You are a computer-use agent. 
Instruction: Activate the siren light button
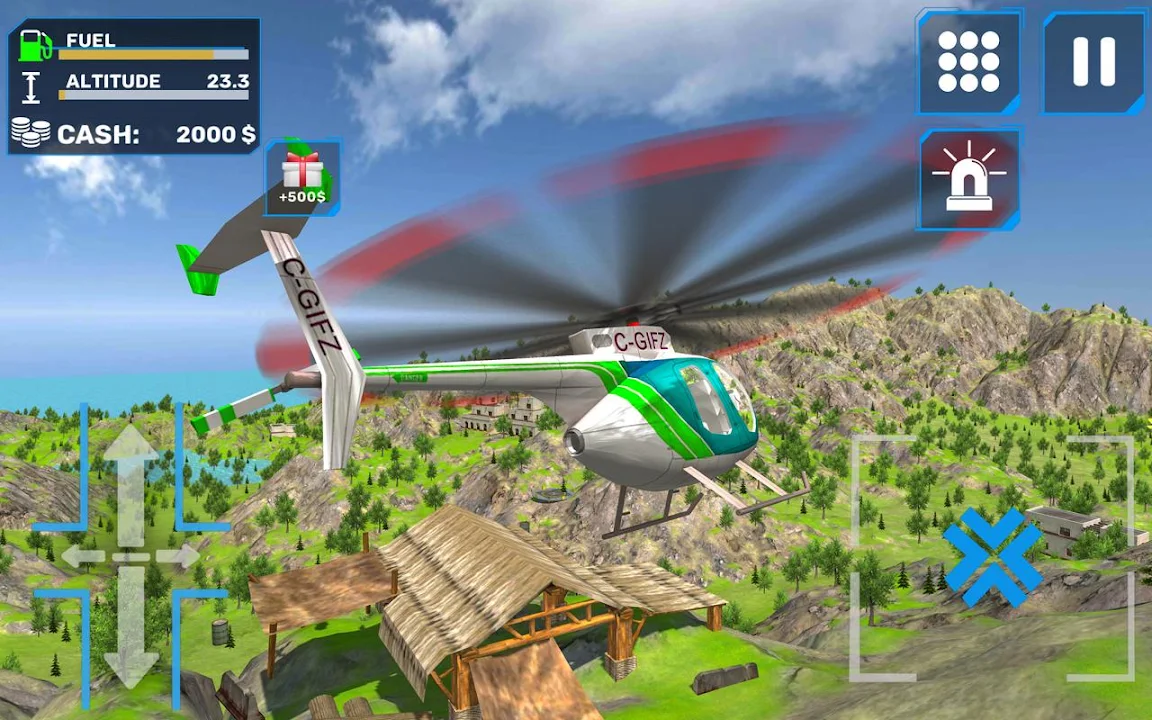pos(968,180)
